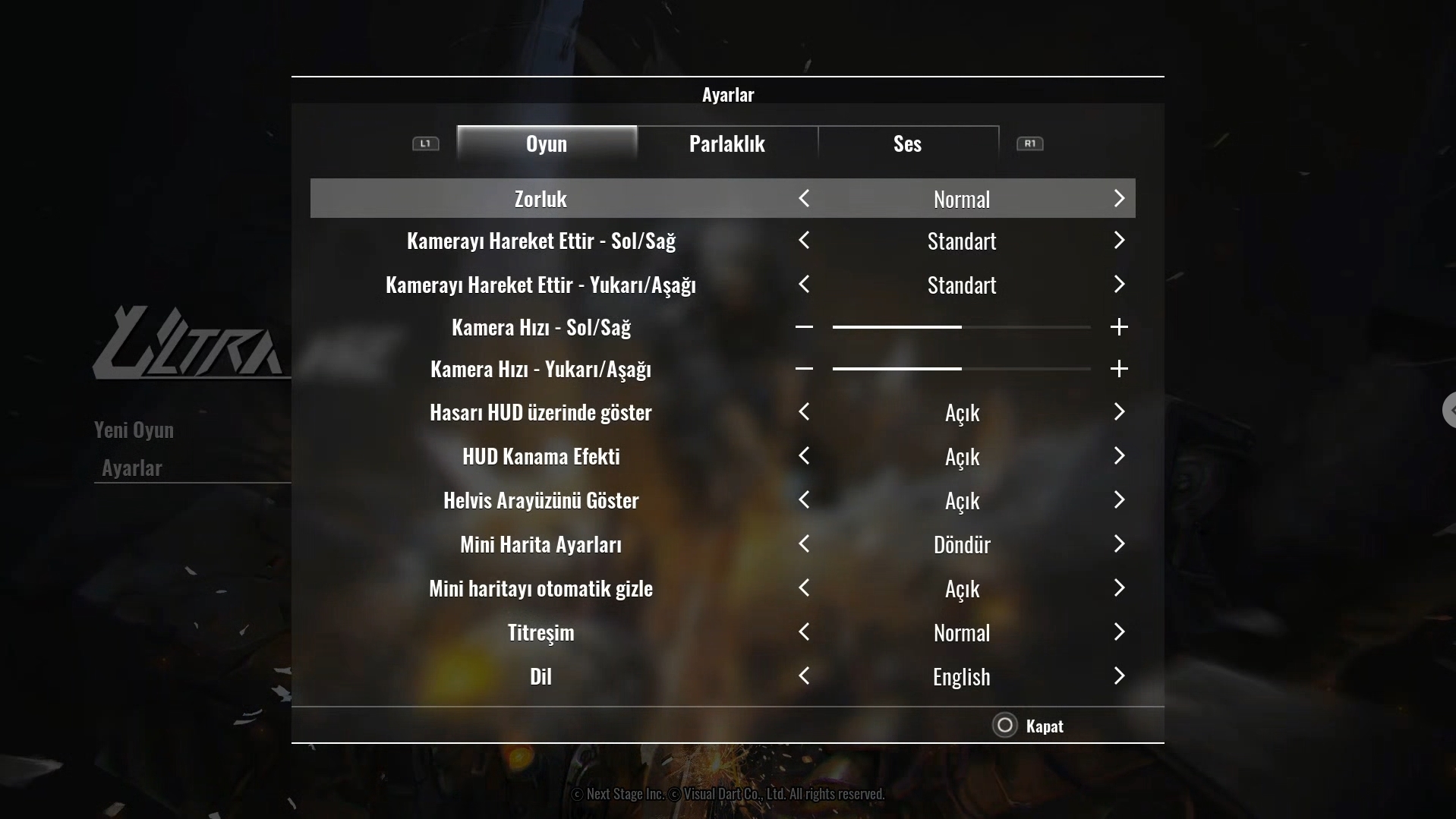This screenshot has height=819, width=1456.
Task: Increase Zorluk with the right arrow
Action: click(1119, 199)
